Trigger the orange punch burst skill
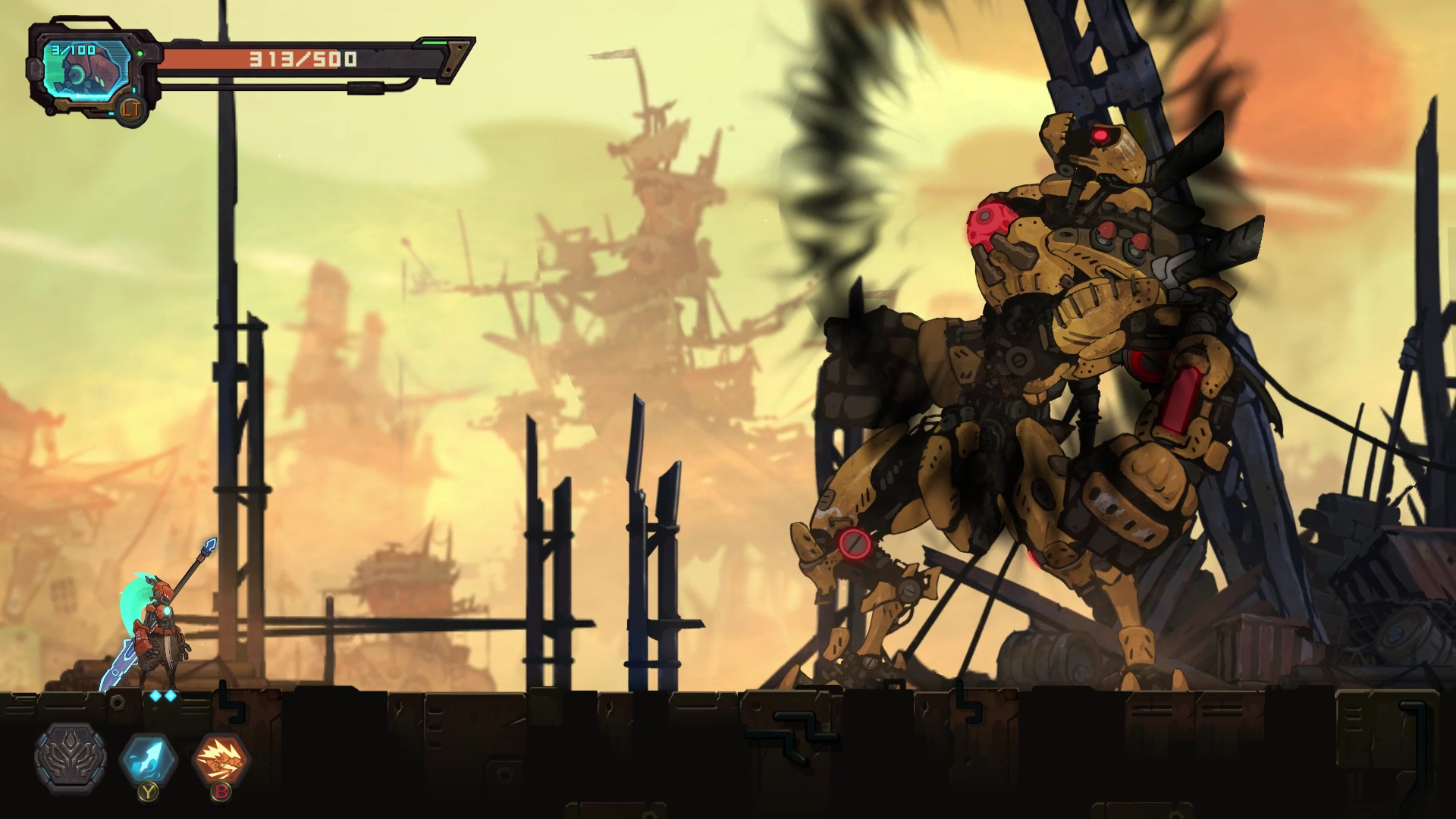The height and width of the screenshot is (819, 1456). point(221,758)
